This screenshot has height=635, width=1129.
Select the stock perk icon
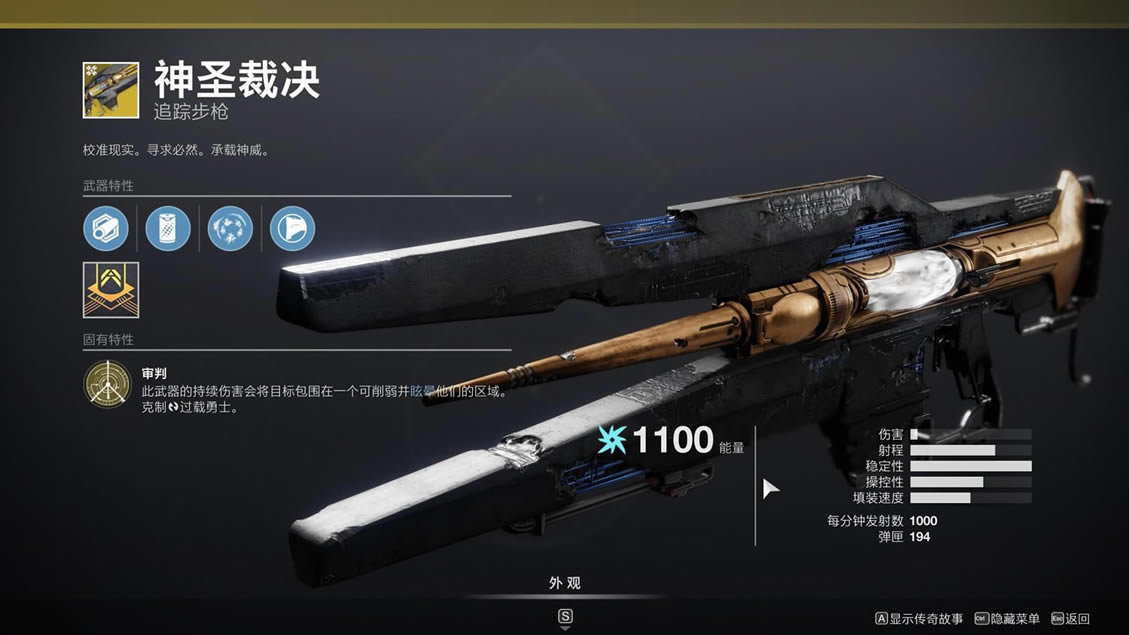pos(292,229)
